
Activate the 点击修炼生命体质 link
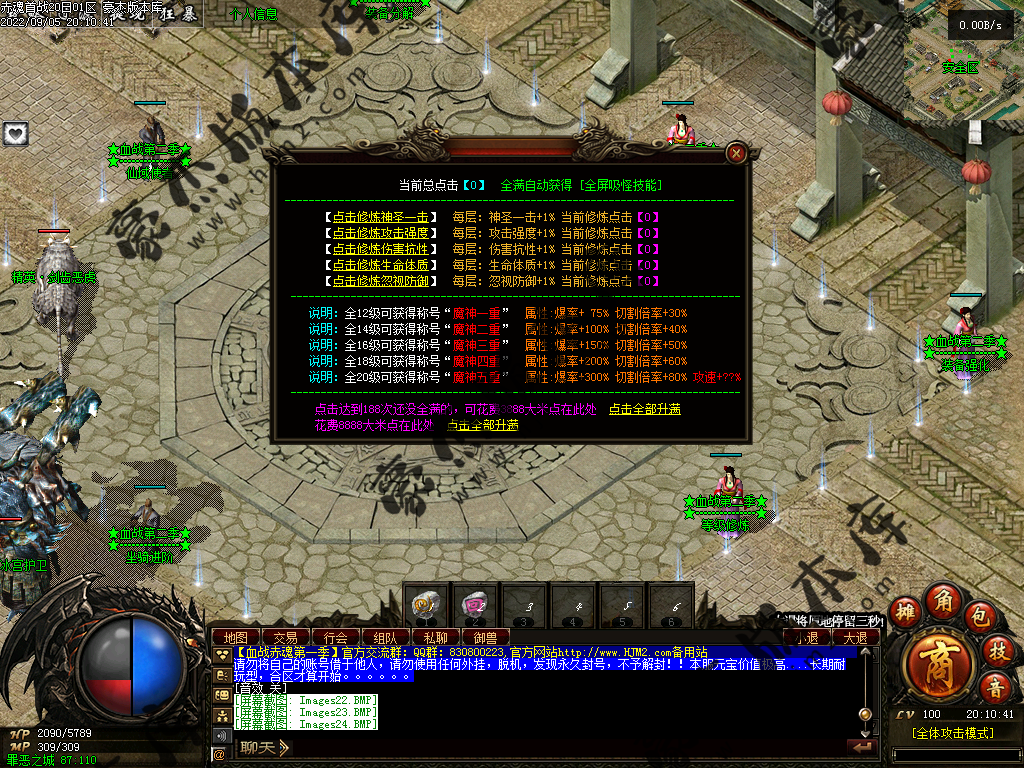pyautogui.click(x=381, y=265)
